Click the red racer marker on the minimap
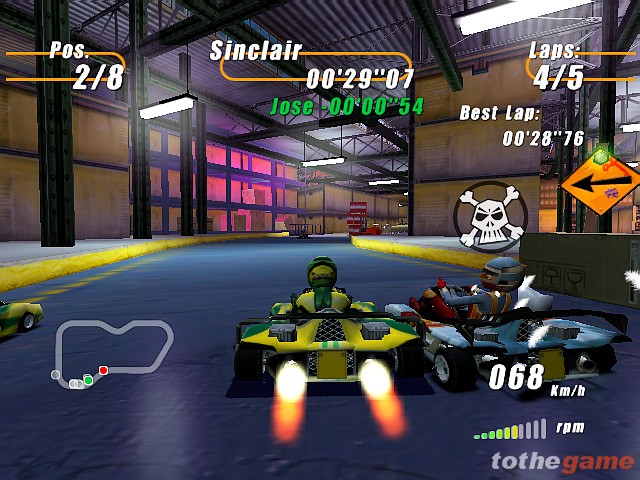The image size is (640, 480). [103, 371]
